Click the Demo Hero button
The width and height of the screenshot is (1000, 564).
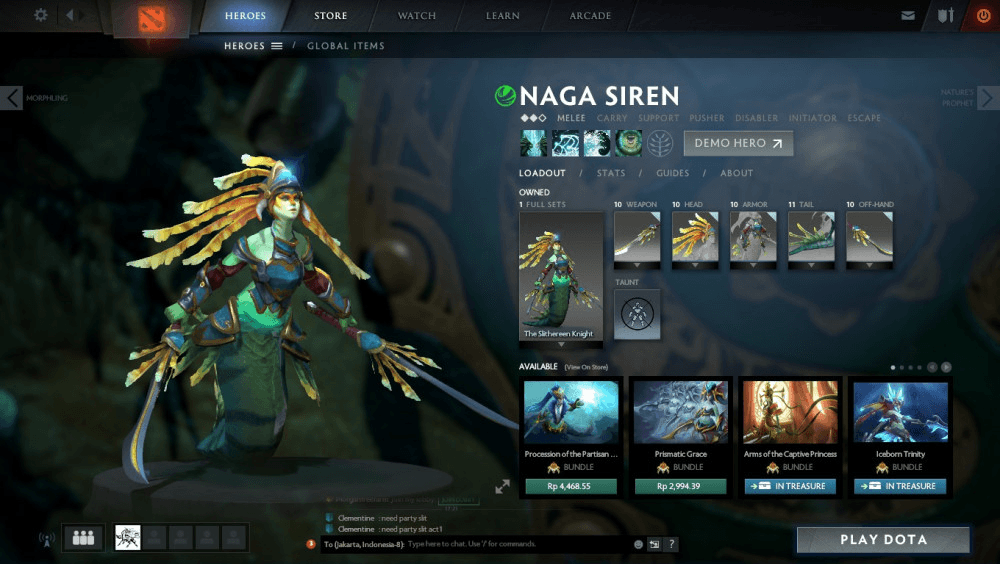738,143
